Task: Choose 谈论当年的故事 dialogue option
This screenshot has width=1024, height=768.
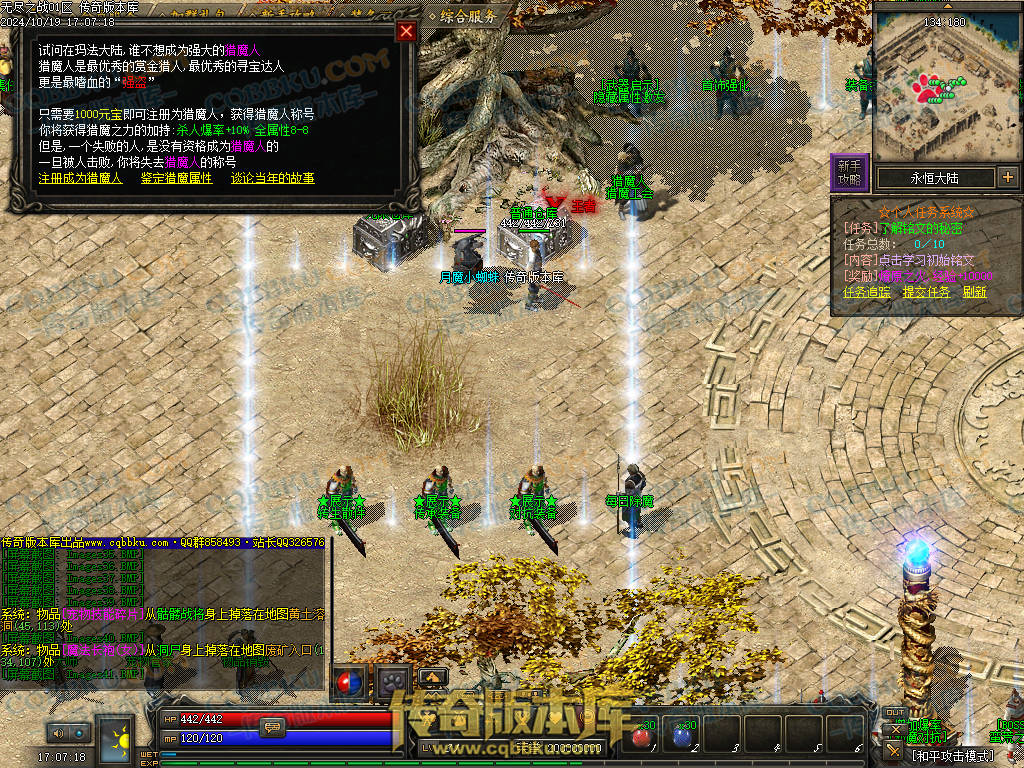Action: pyautogui.click(x=272, y=178)
